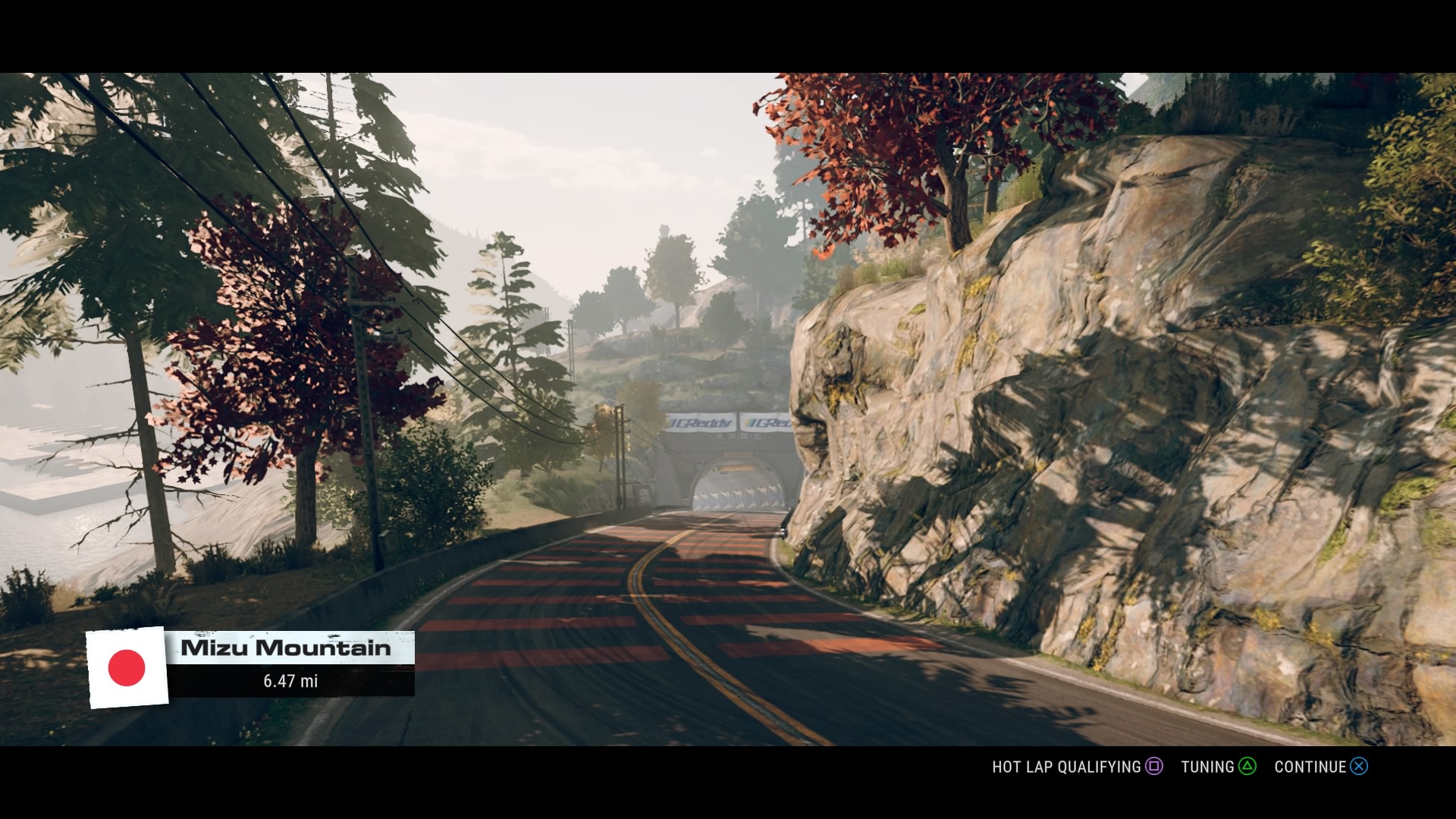The height and width of the screenshot is (819, 1456).
Task: Click CONTINUE to proceed to the race
Action: click(x=1311, y=767)
